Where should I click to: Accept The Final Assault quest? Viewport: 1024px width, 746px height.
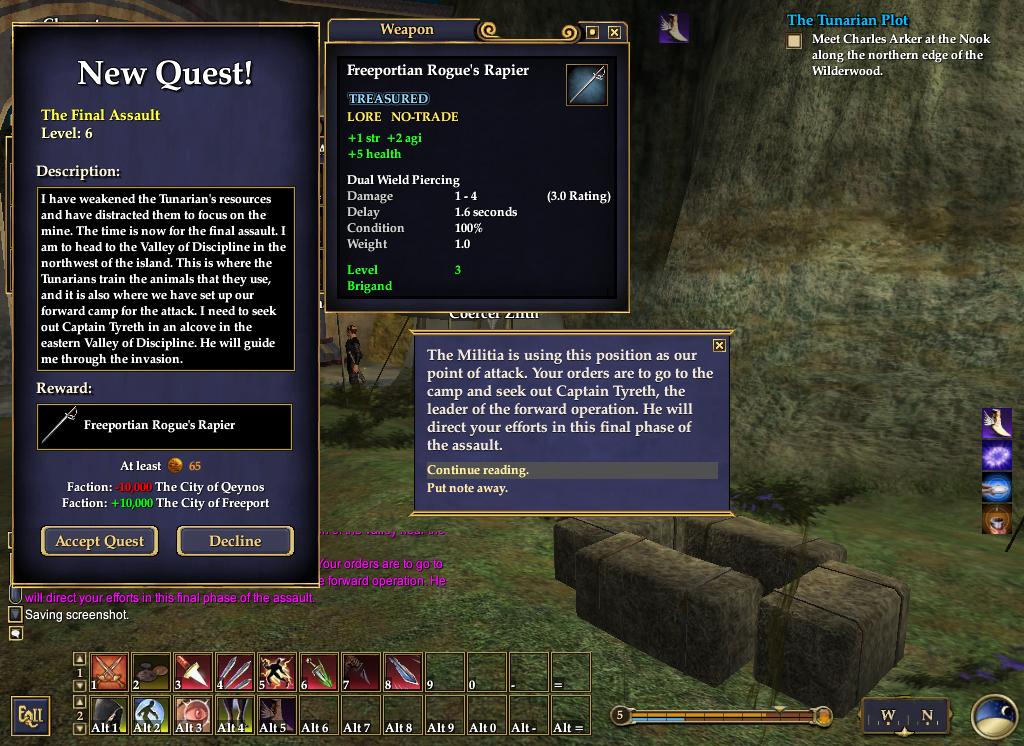point(99,541)
